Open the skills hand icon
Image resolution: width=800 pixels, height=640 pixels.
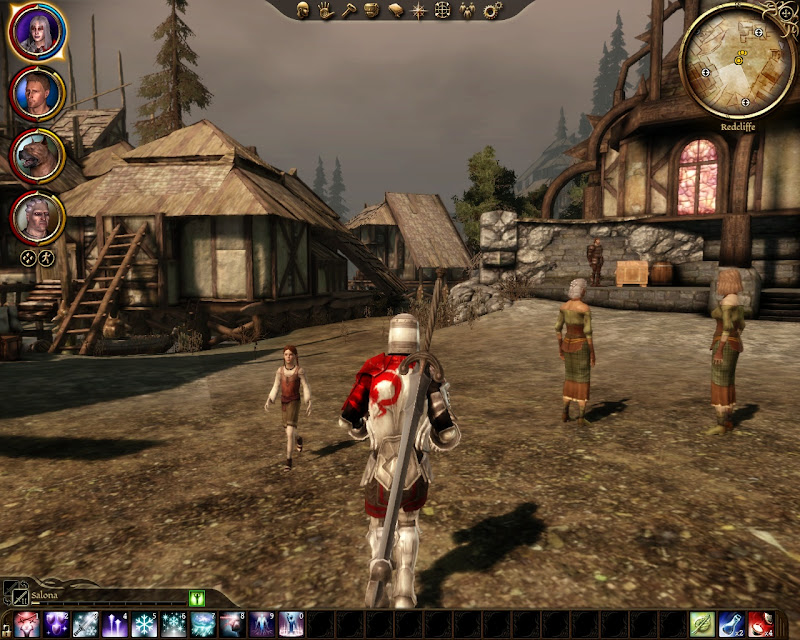pyautogui.click(x=326, y=10)
